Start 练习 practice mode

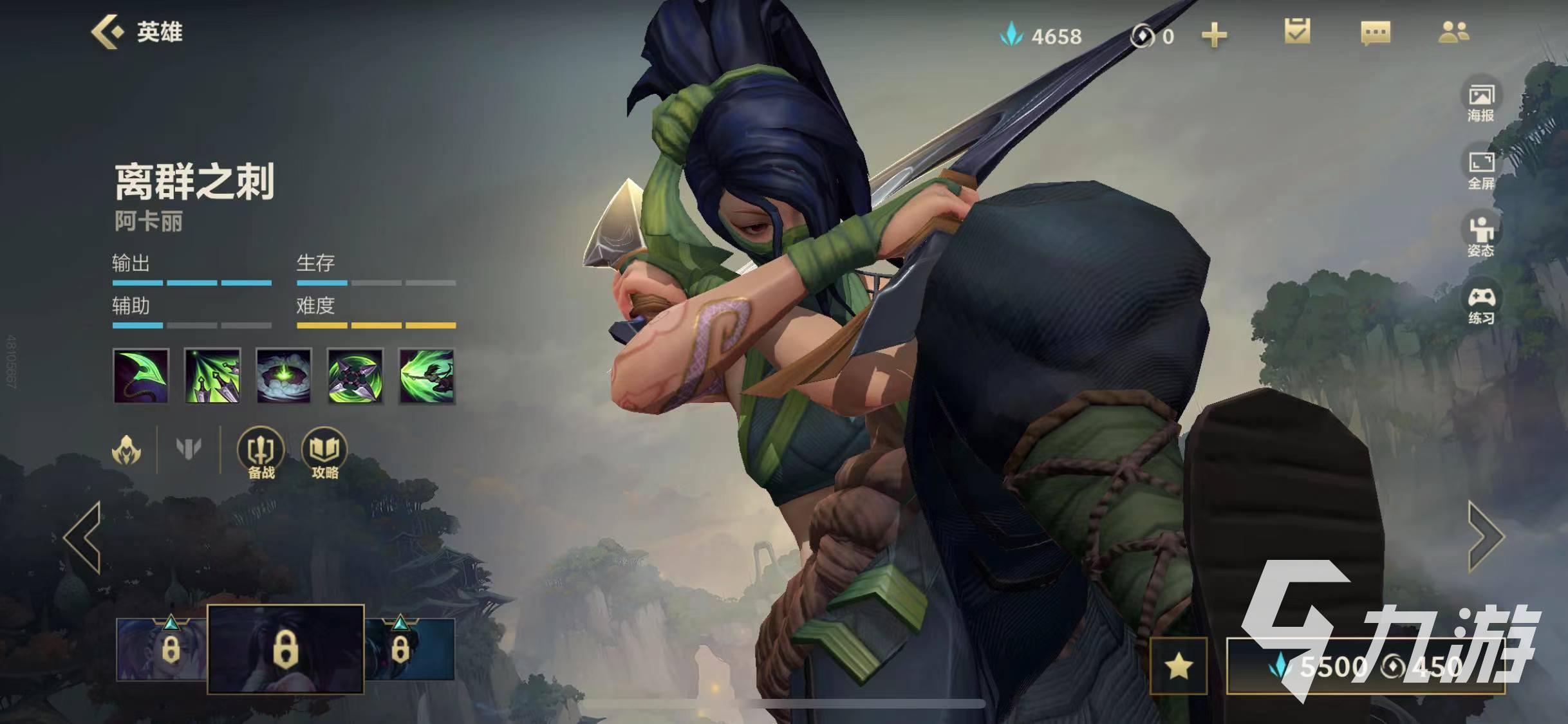tap(1480, 304)
